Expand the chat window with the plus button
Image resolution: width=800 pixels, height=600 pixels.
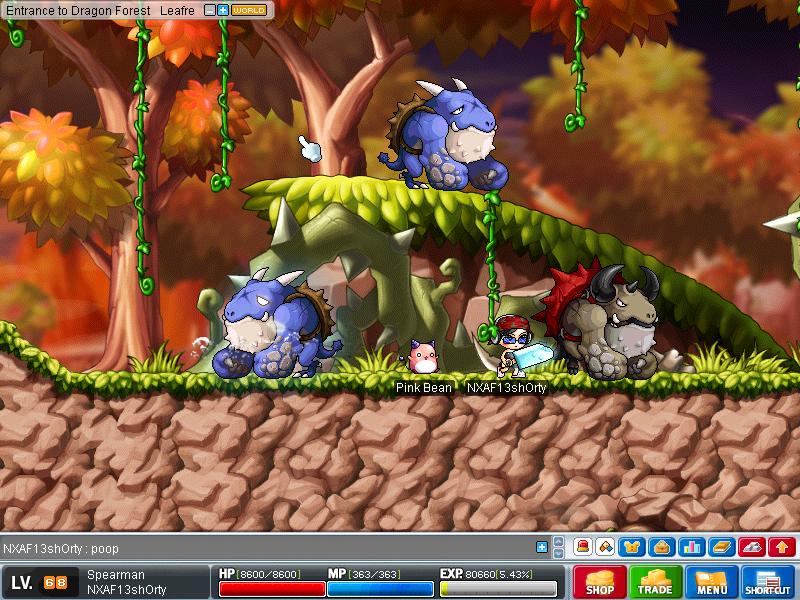coord(542,547)
